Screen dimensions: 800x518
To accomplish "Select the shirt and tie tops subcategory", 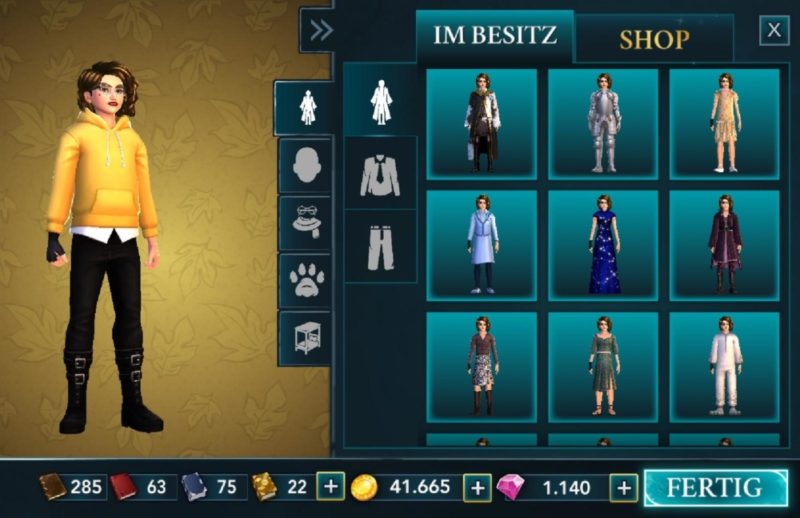I will pos(380,174).
